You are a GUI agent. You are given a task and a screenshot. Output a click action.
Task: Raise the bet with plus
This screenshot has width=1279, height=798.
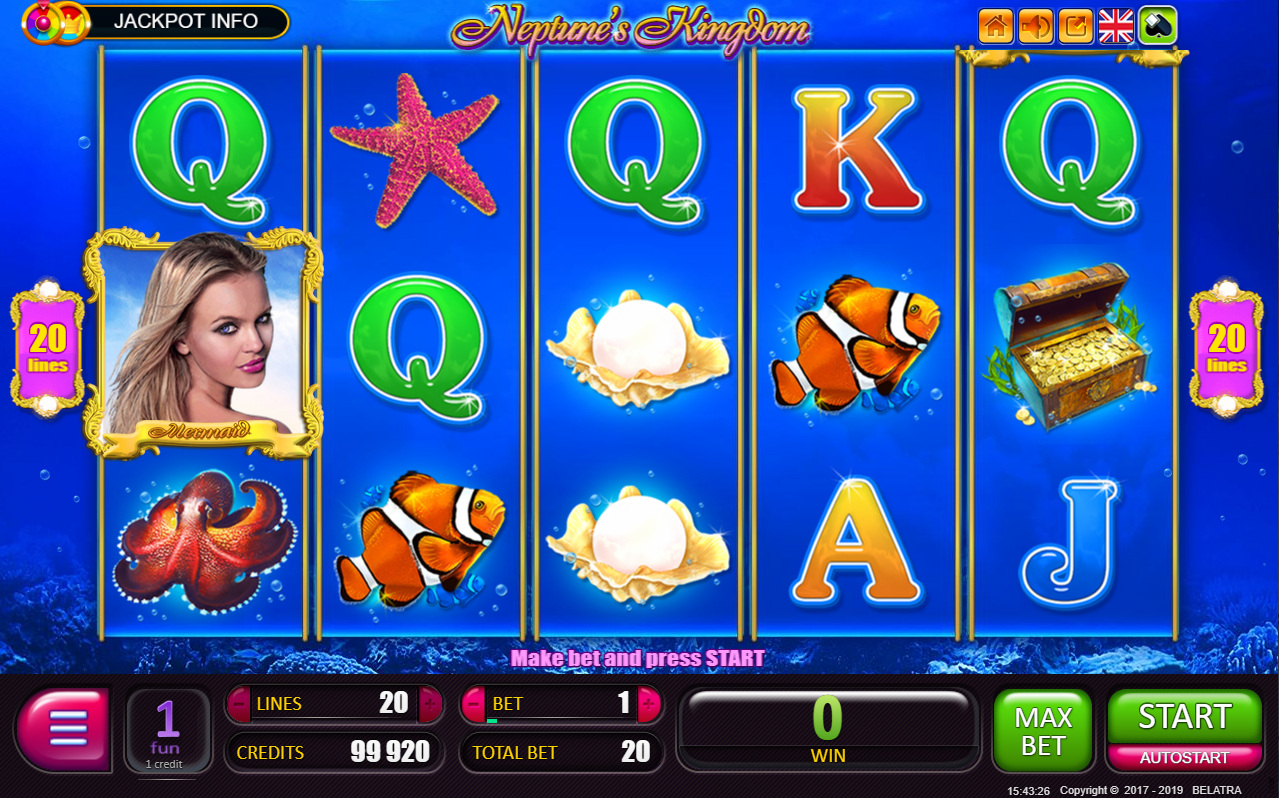648,704
